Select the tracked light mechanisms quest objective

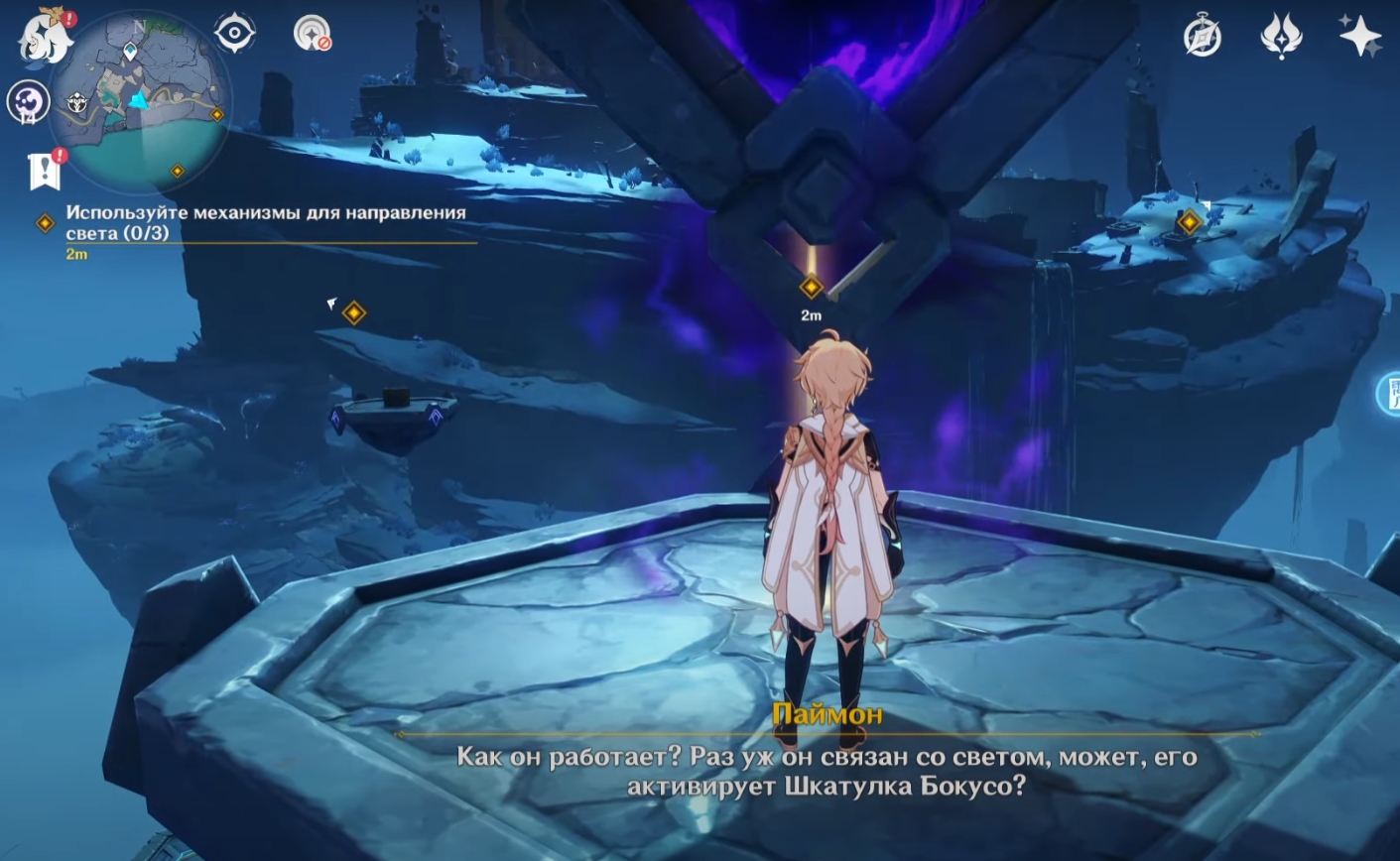(x=265, y=222)
